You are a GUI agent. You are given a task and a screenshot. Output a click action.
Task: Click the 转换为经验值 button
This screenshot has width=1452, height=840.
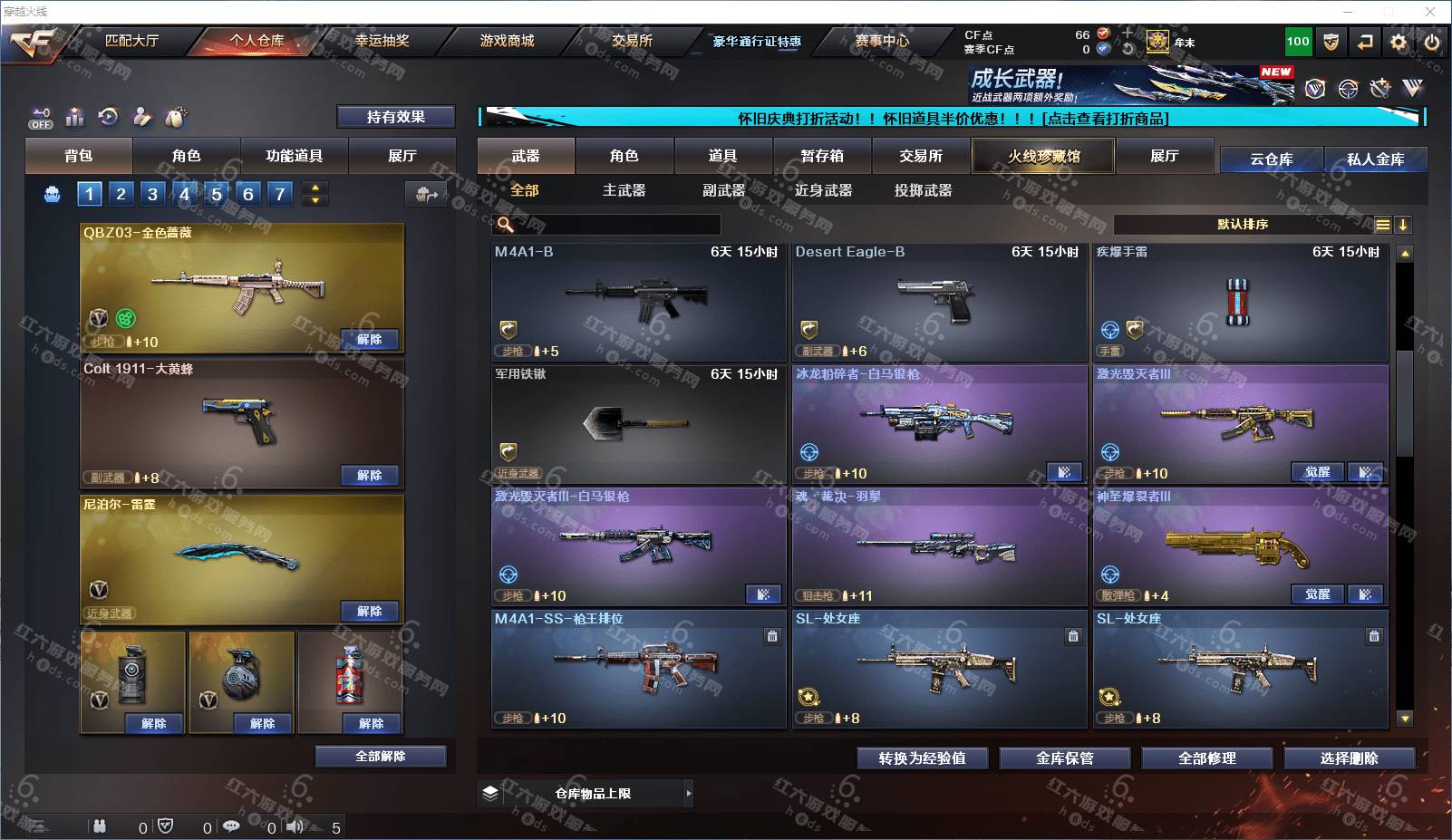tap(922, 758)
